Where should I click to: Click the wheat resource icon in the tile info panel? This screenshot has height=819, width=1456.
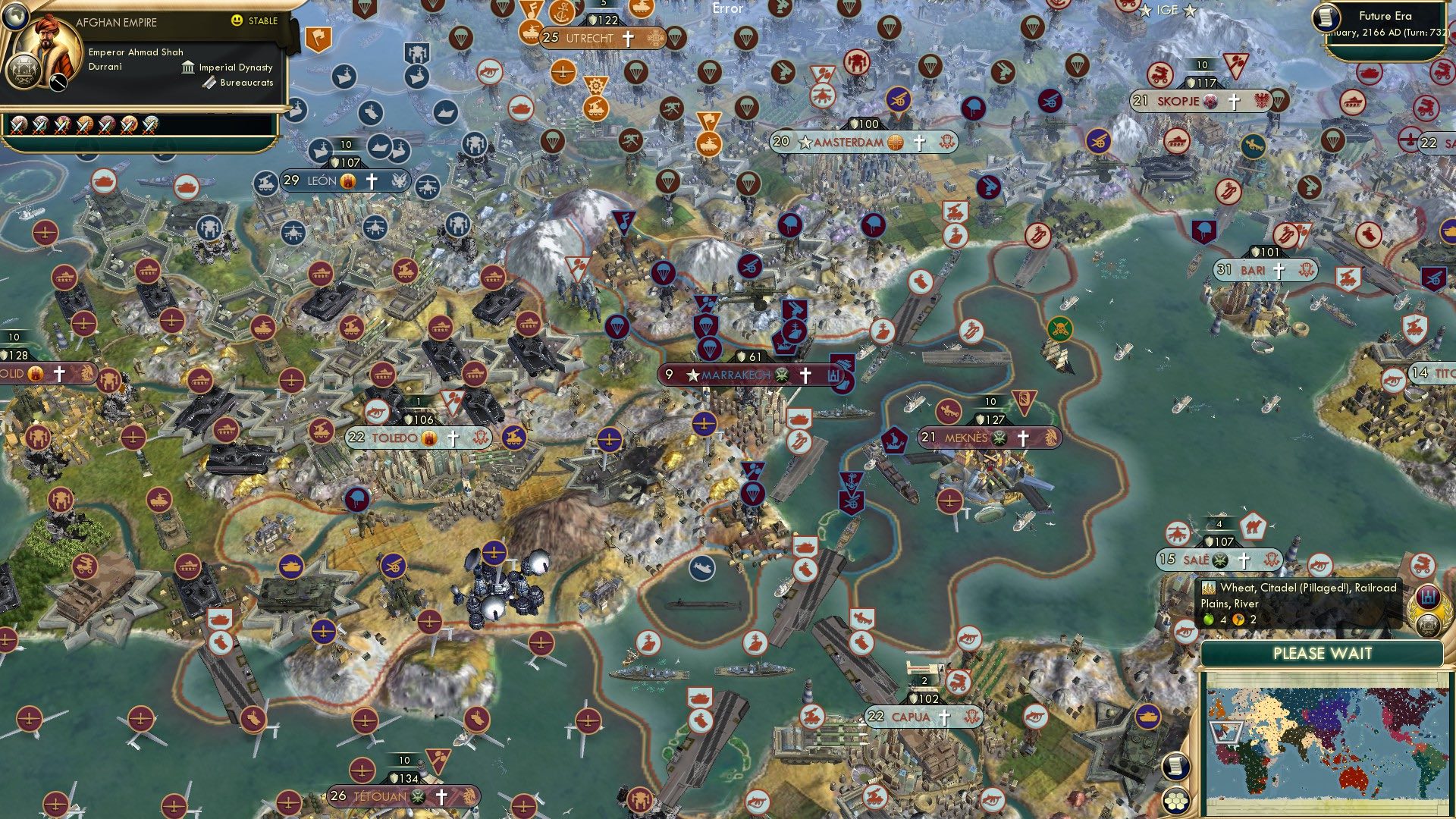pyautogui.click(x=1209, y=588)
